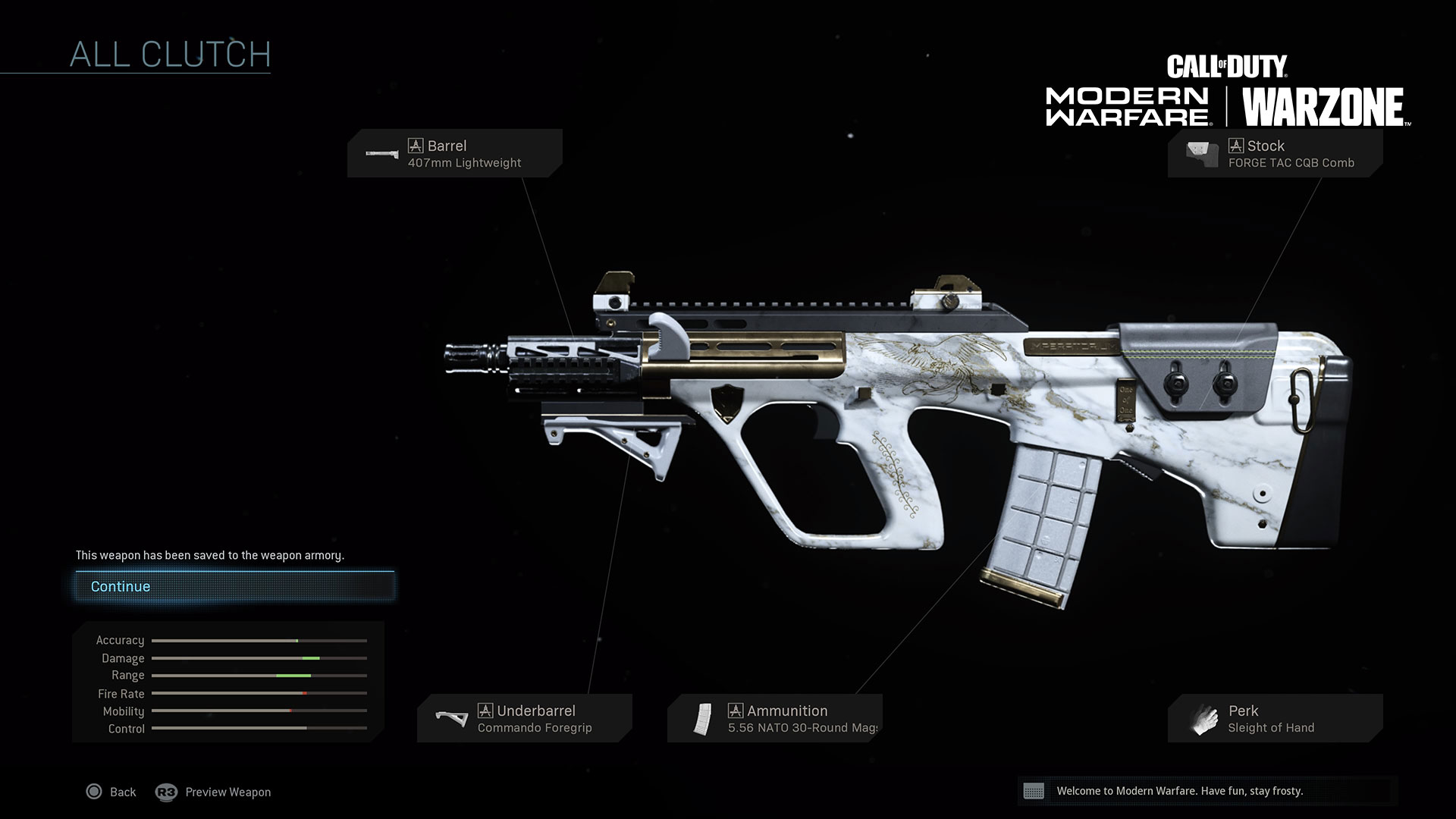
Task: Click the Continue button
Action: pyautogui.click(x=234, y=587)
